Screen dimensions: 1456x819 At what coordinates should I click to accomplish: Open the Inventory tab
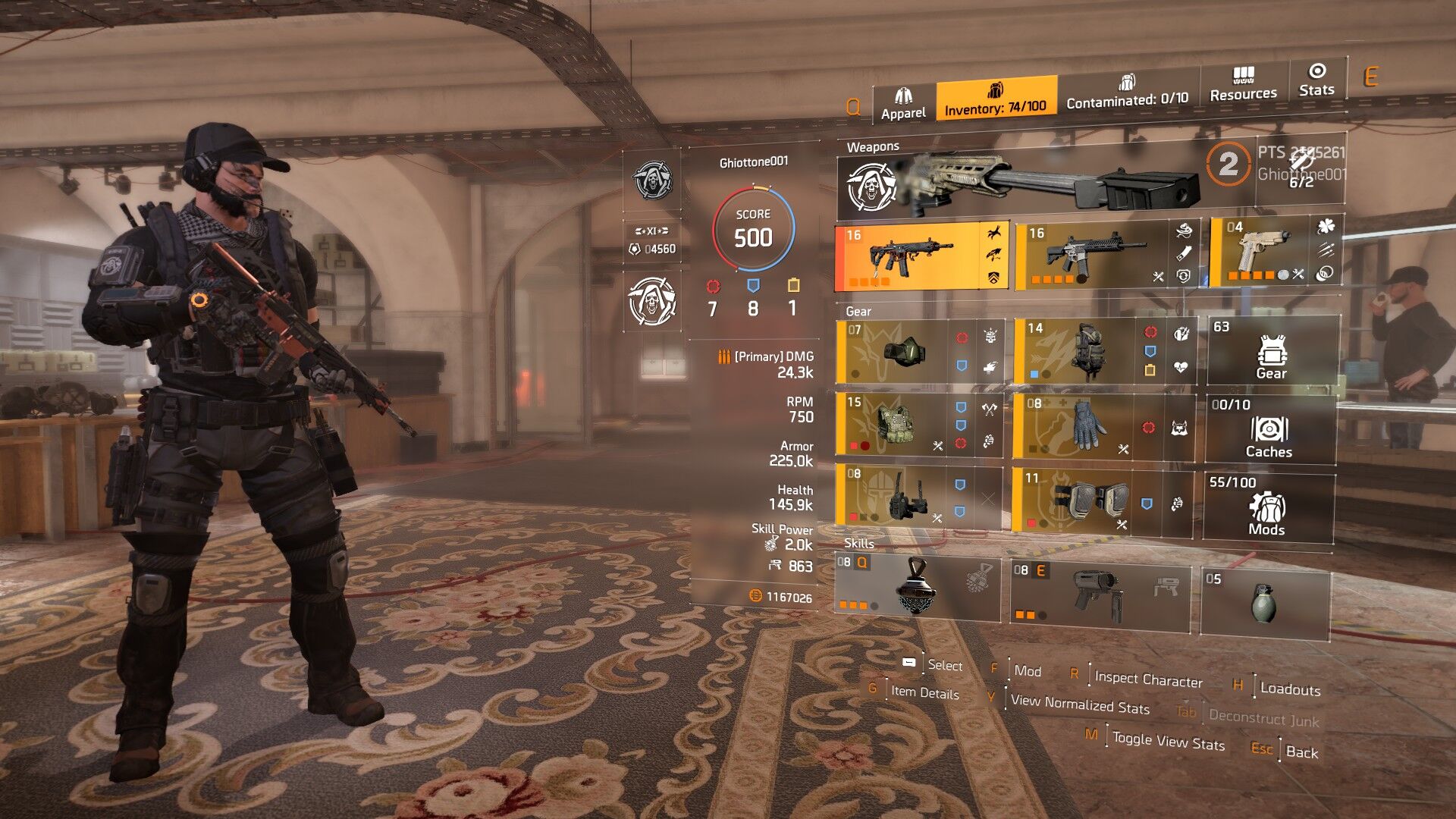click(x=996, y=99)
